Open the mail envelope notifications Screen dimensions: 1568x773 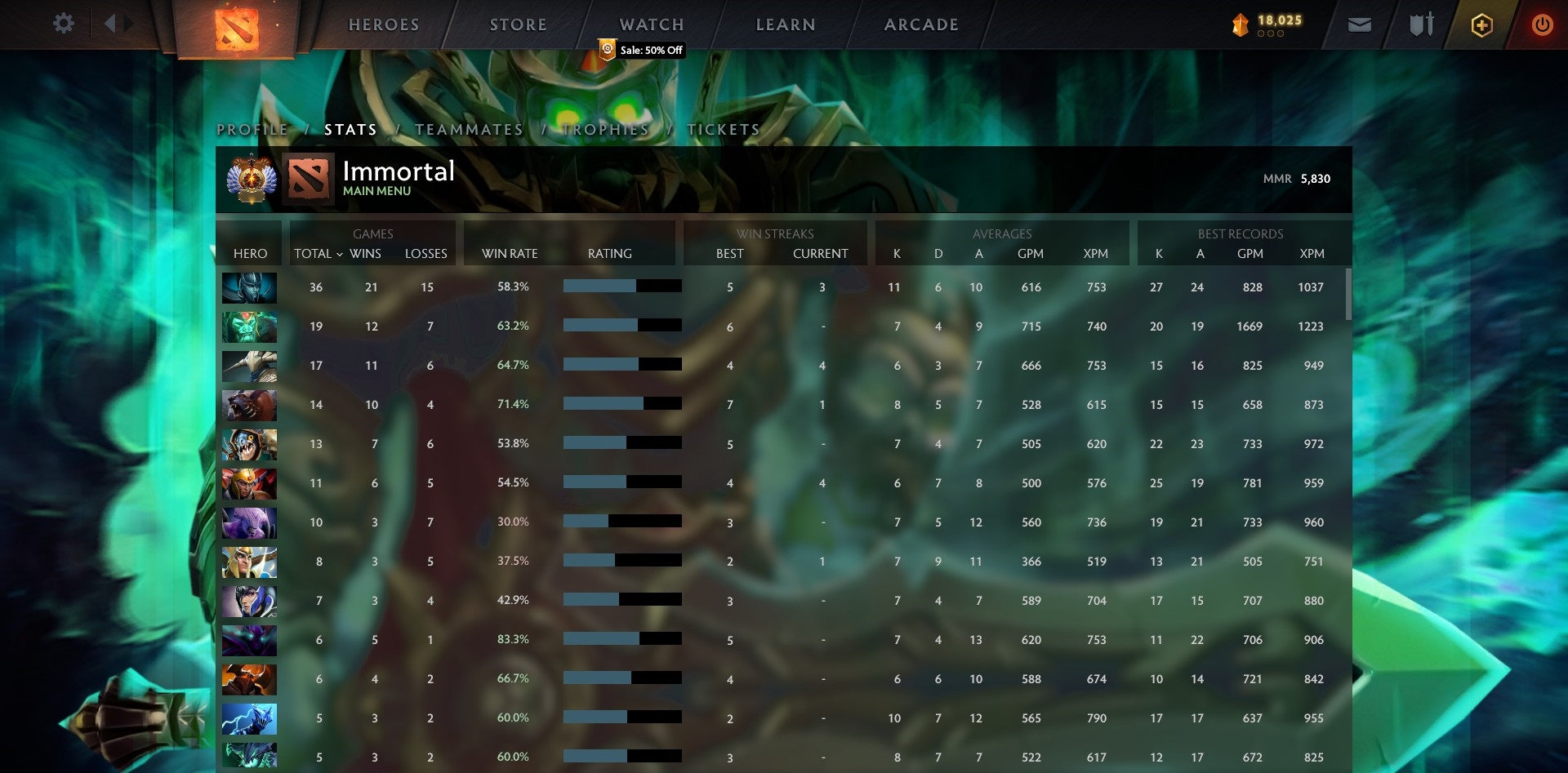click(x=1359, y=24)
